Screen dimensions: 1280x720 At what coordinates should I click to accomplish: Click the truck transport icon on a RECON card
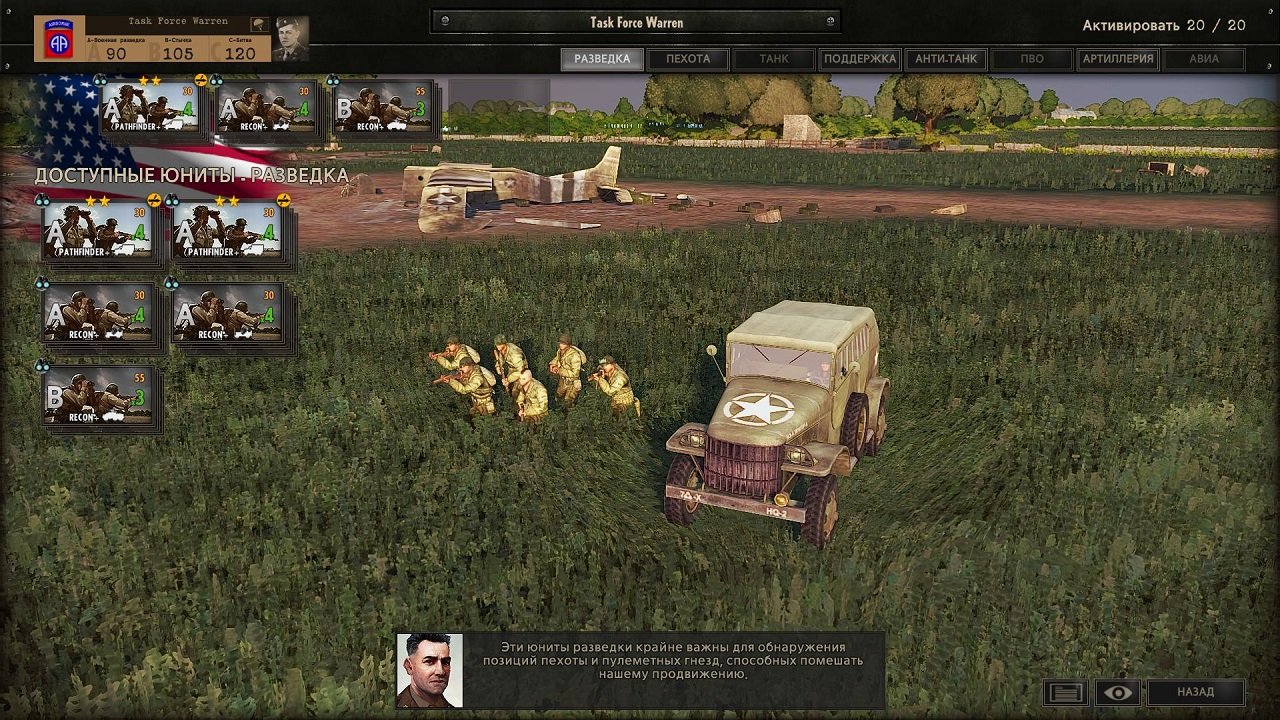click(x=114, y=332)
